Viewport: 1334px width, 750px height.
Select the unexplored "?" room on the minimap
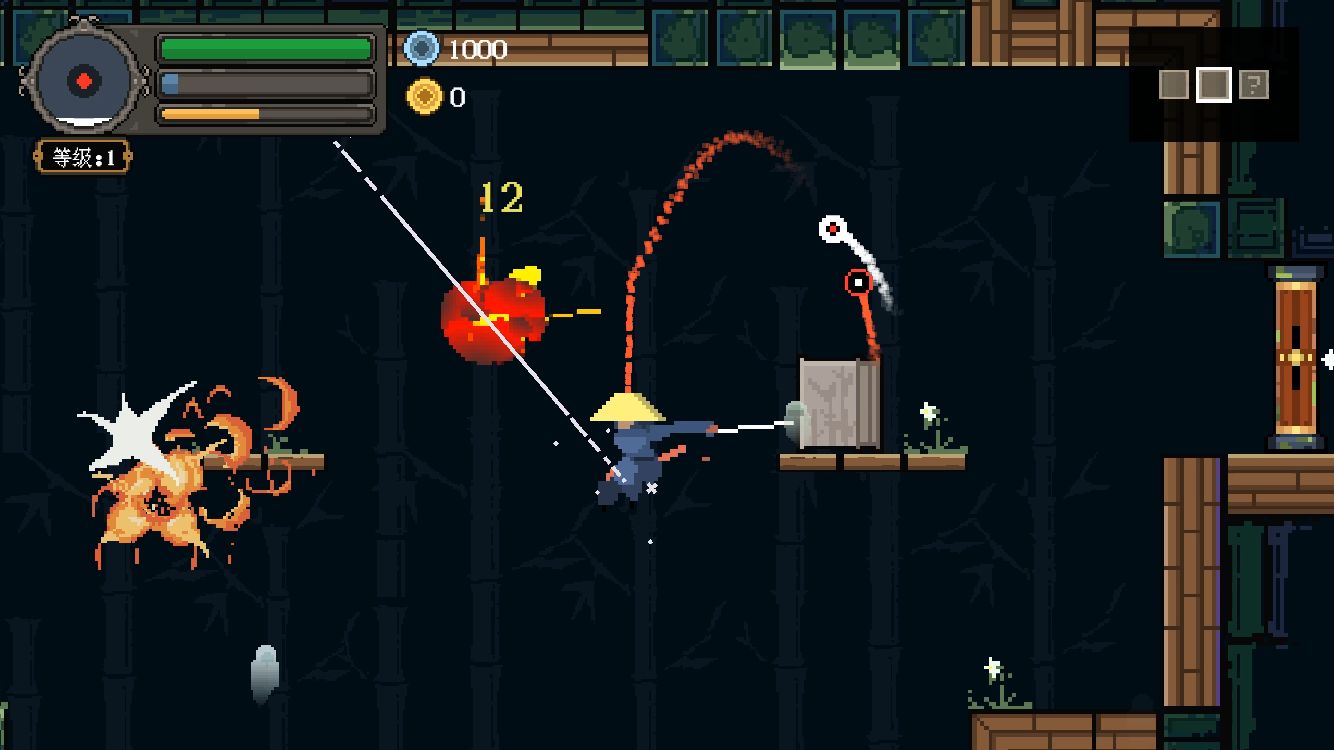(x=1254, y=85)
